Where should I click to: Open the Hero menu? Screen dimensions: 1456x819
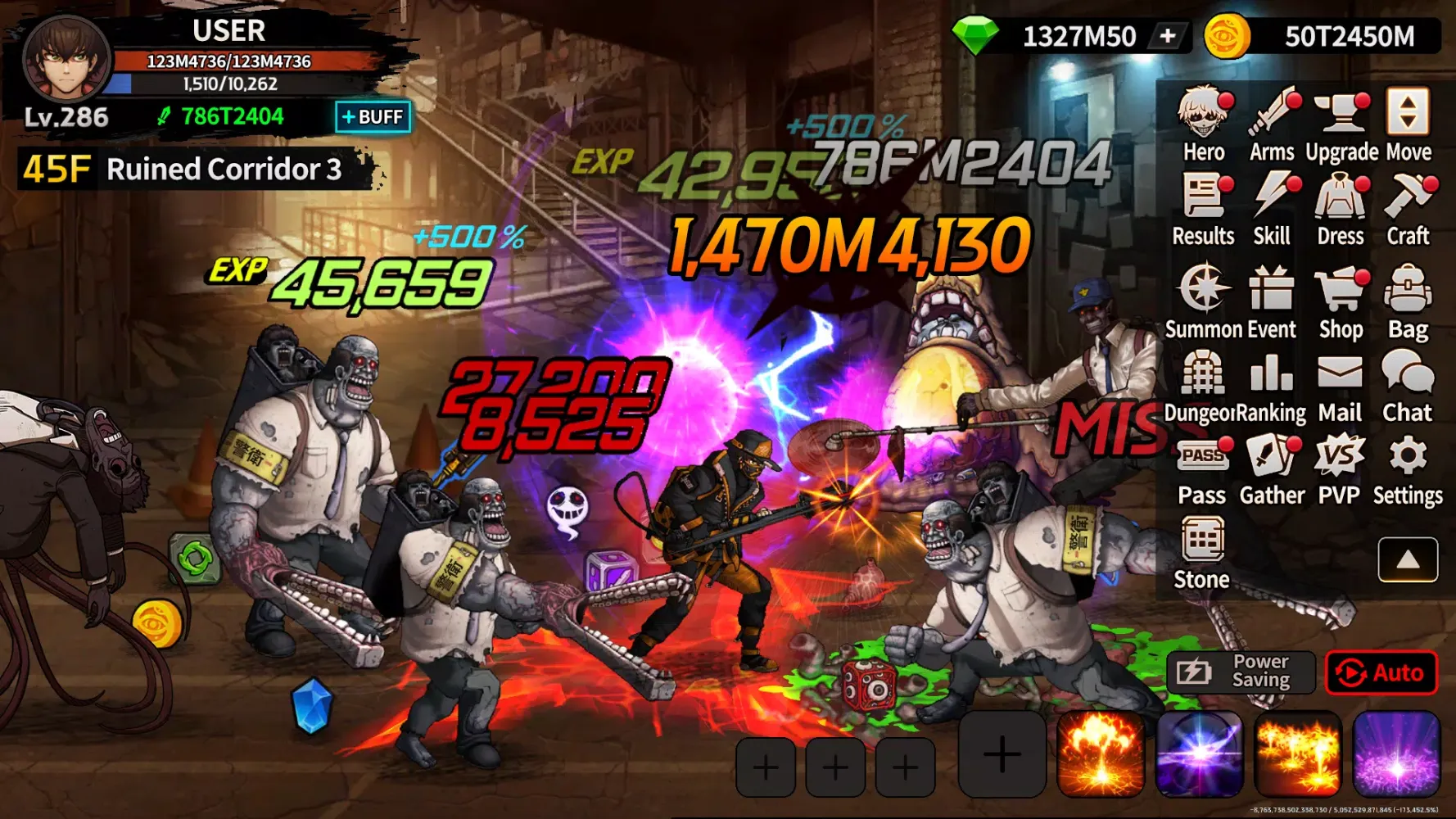click(1203, 125)
